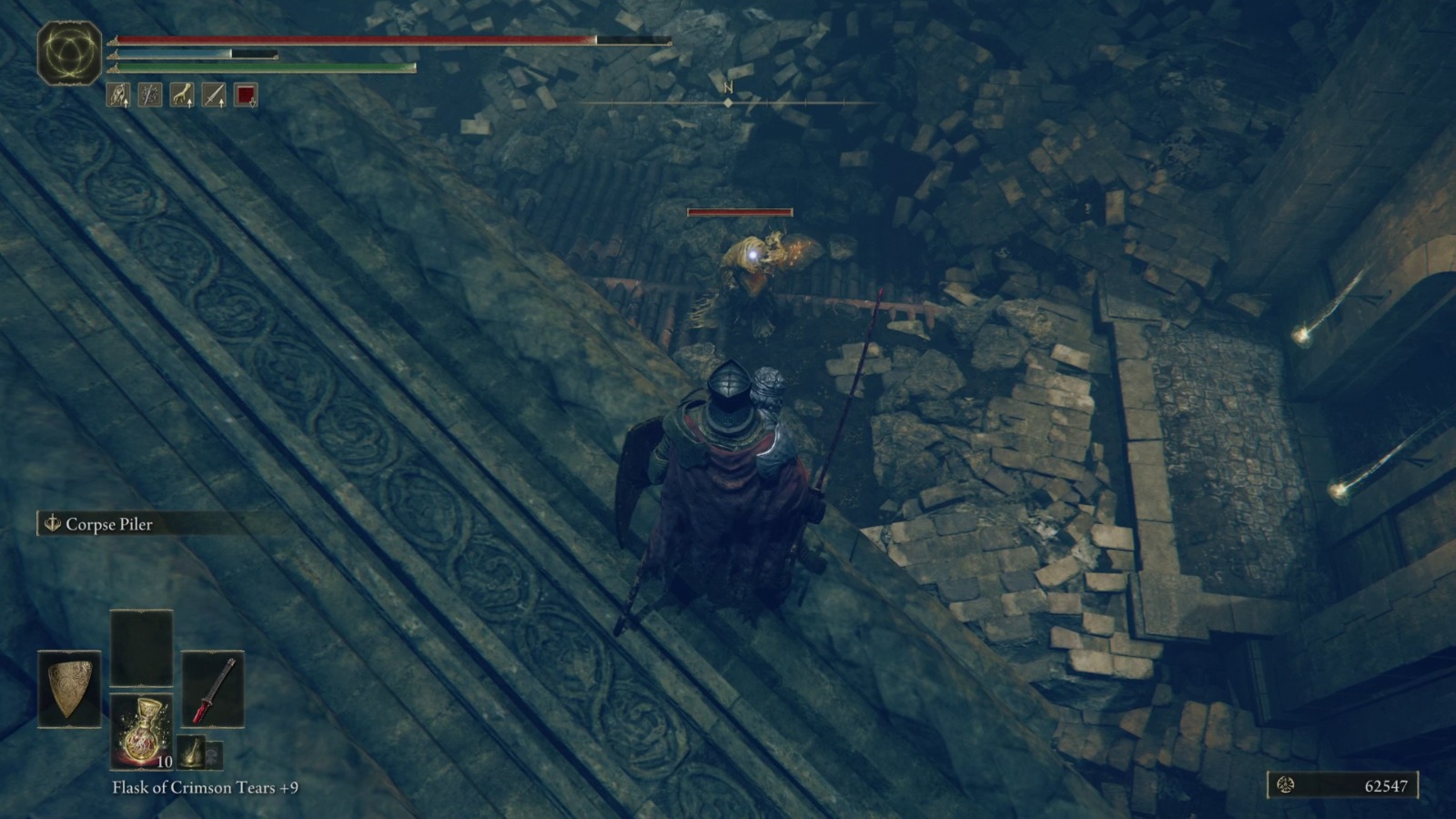Select the empty spell quick slot
This screenshot has width=1456, height=819.
pyautogui.click(x=141, y=647)
